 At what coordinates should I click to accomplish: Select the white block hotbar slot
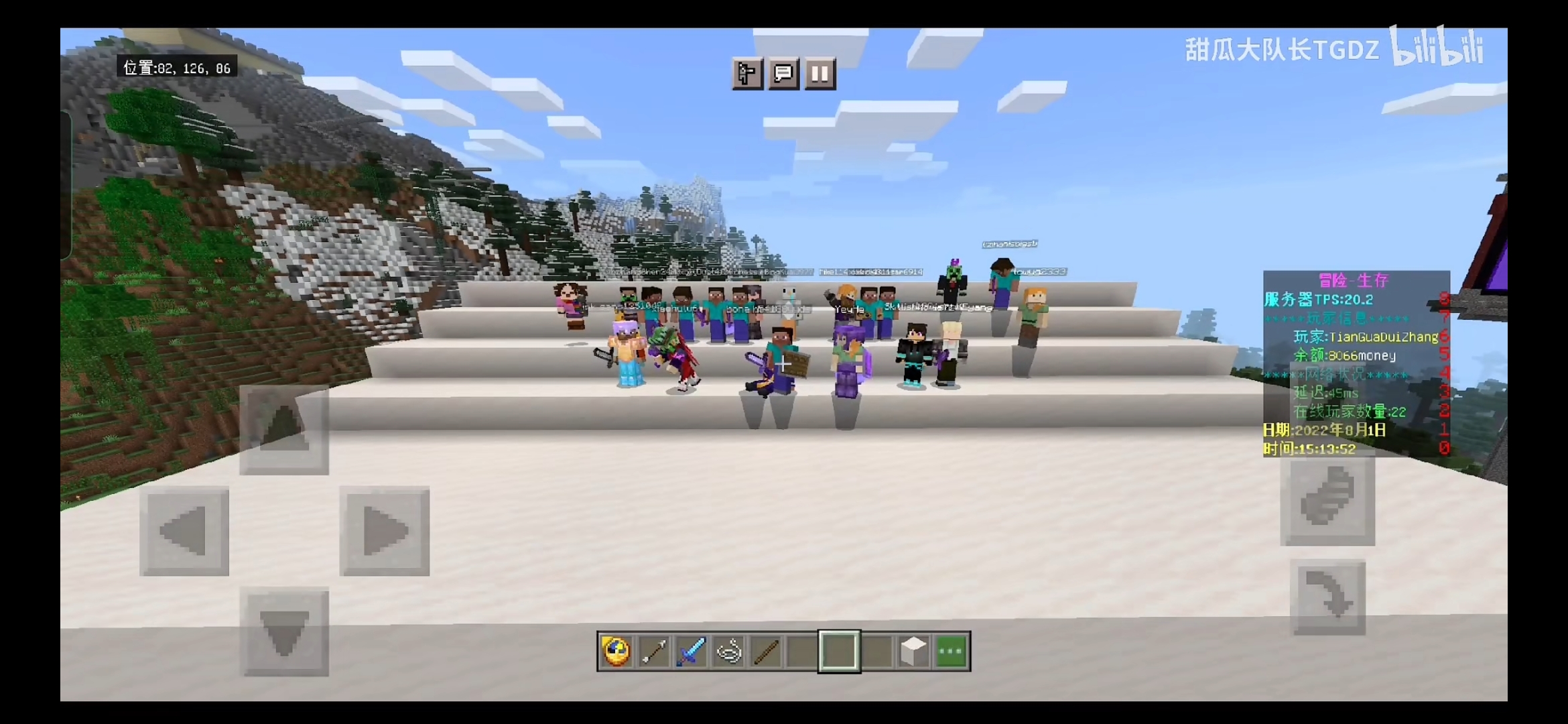coord(914,651)
